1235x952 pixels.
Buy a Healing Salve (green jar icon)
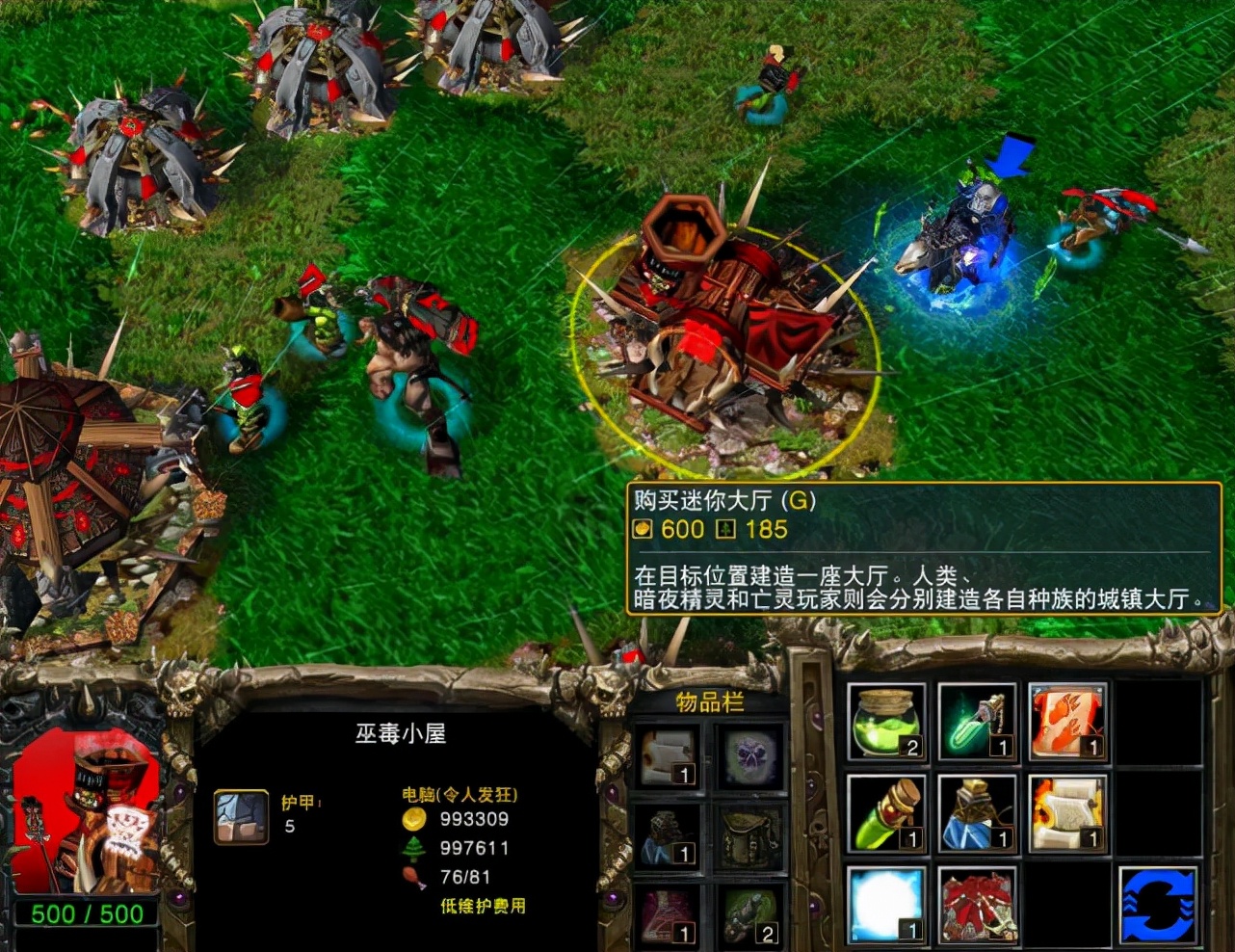(x=886, y=721)
